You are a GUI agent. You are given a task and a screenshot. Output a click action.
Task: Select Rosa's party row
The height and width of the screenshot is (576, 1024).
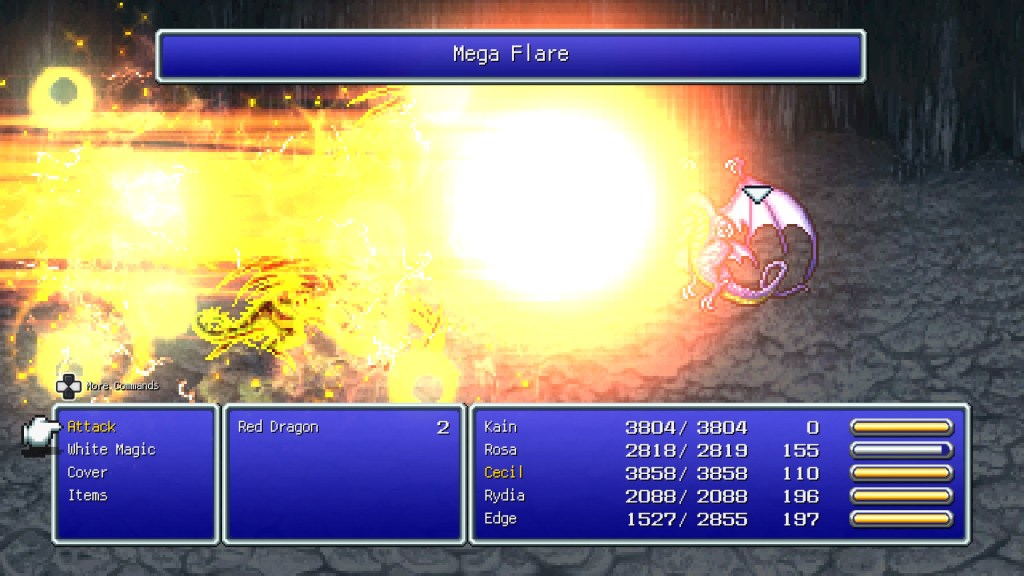click(x=500, y=450)
